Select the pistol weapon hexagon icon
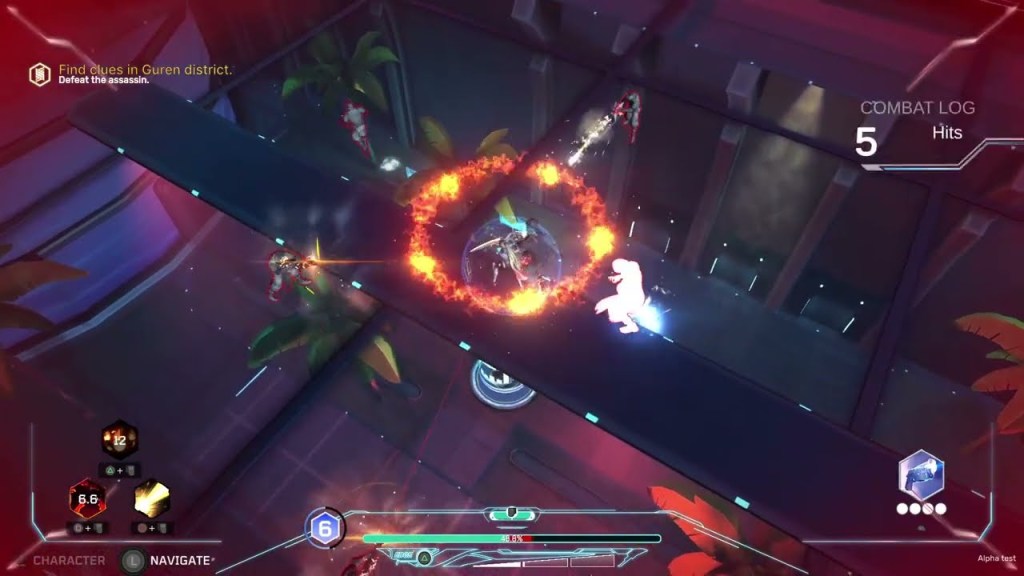 coord(921,474)
